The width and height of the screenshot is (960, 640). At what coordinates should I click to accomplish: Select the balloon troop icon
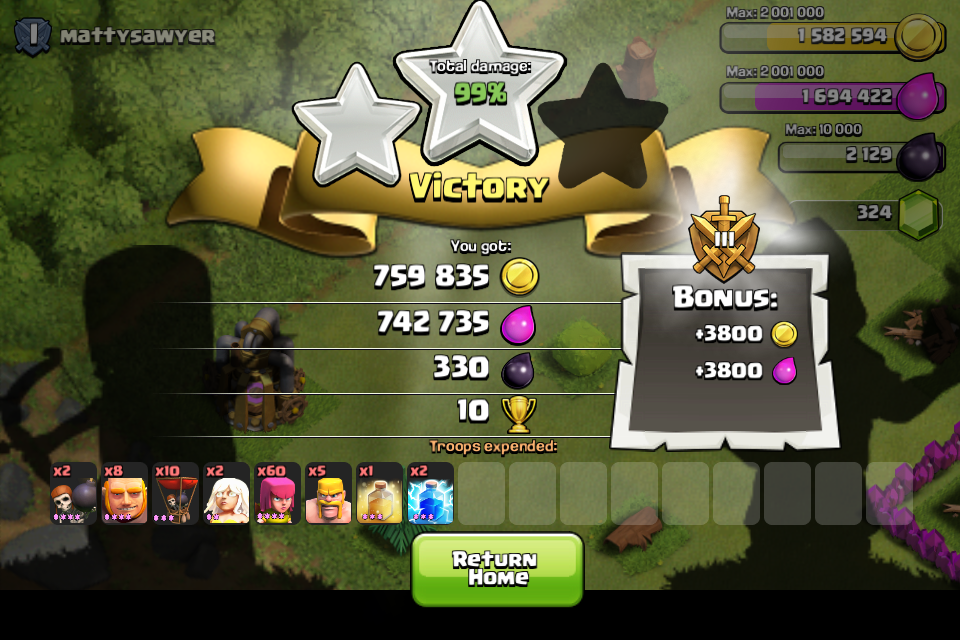pyautogui.click(x=176, y=493)
